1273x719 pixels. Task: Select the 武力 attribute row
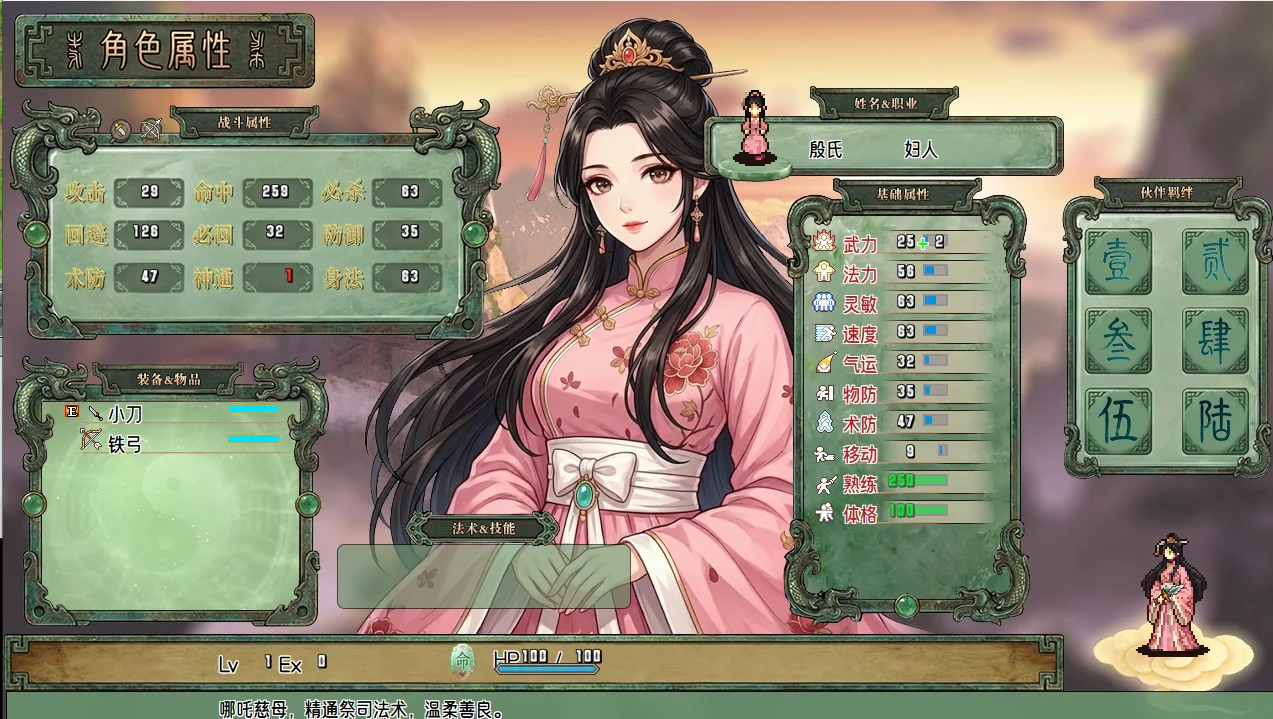(900, 243)
